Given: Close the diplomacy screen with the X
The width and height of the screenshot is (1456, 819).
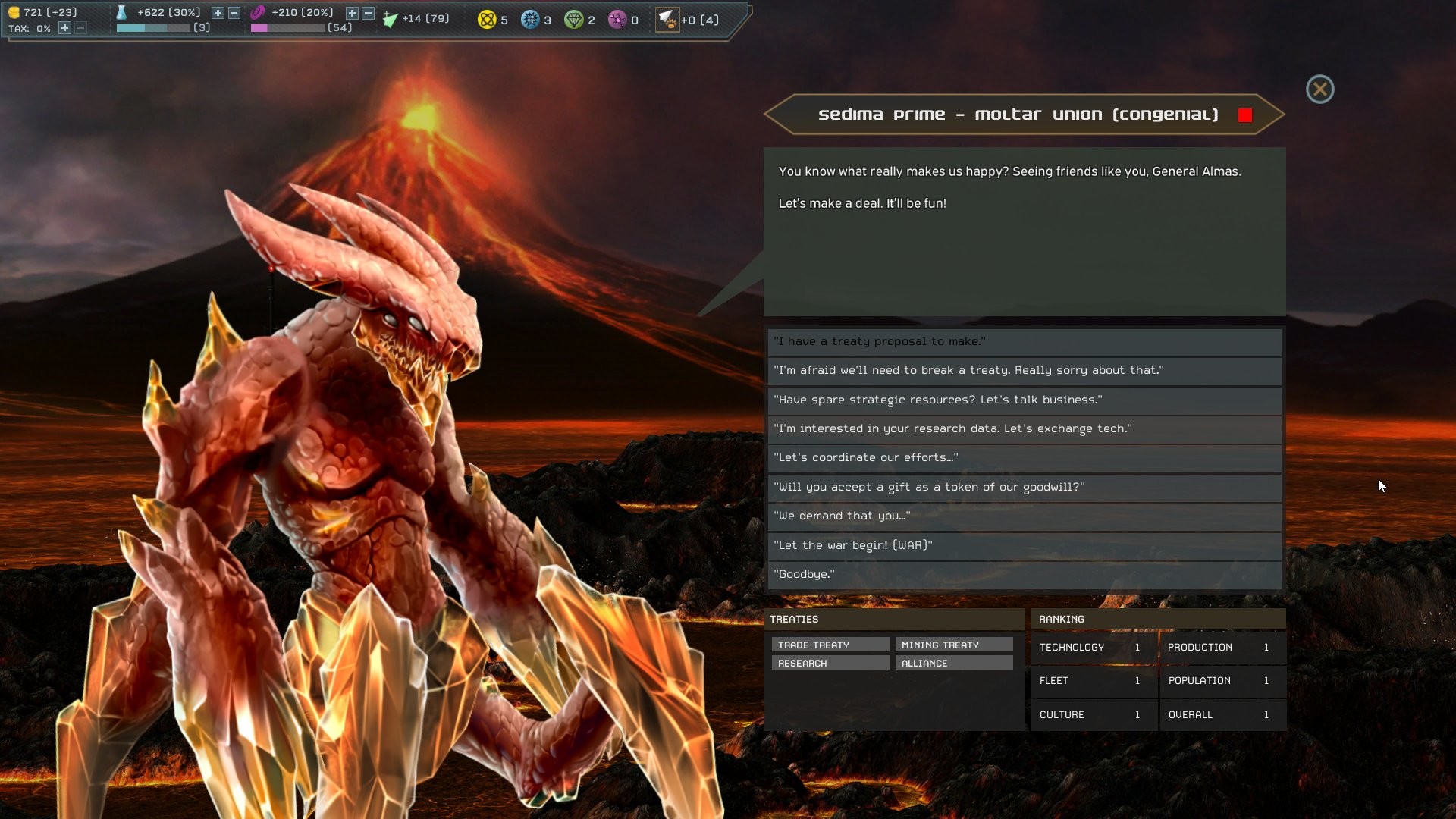Looking at the screenshot, I should (x=1319, y=89).
